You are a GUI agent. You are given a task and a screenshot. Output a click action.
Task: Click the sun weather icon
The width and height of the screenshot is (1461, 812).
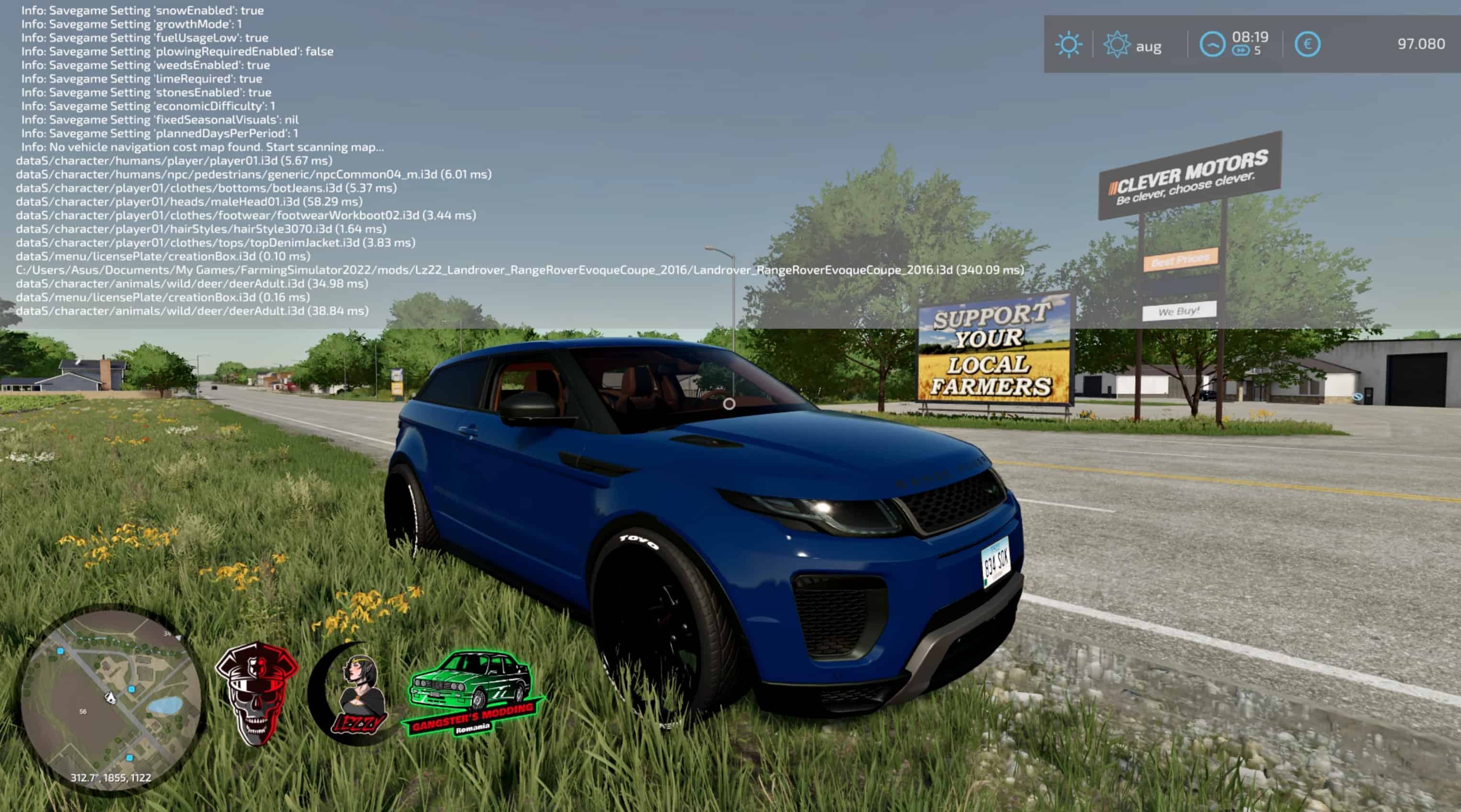pos(1069,45)
